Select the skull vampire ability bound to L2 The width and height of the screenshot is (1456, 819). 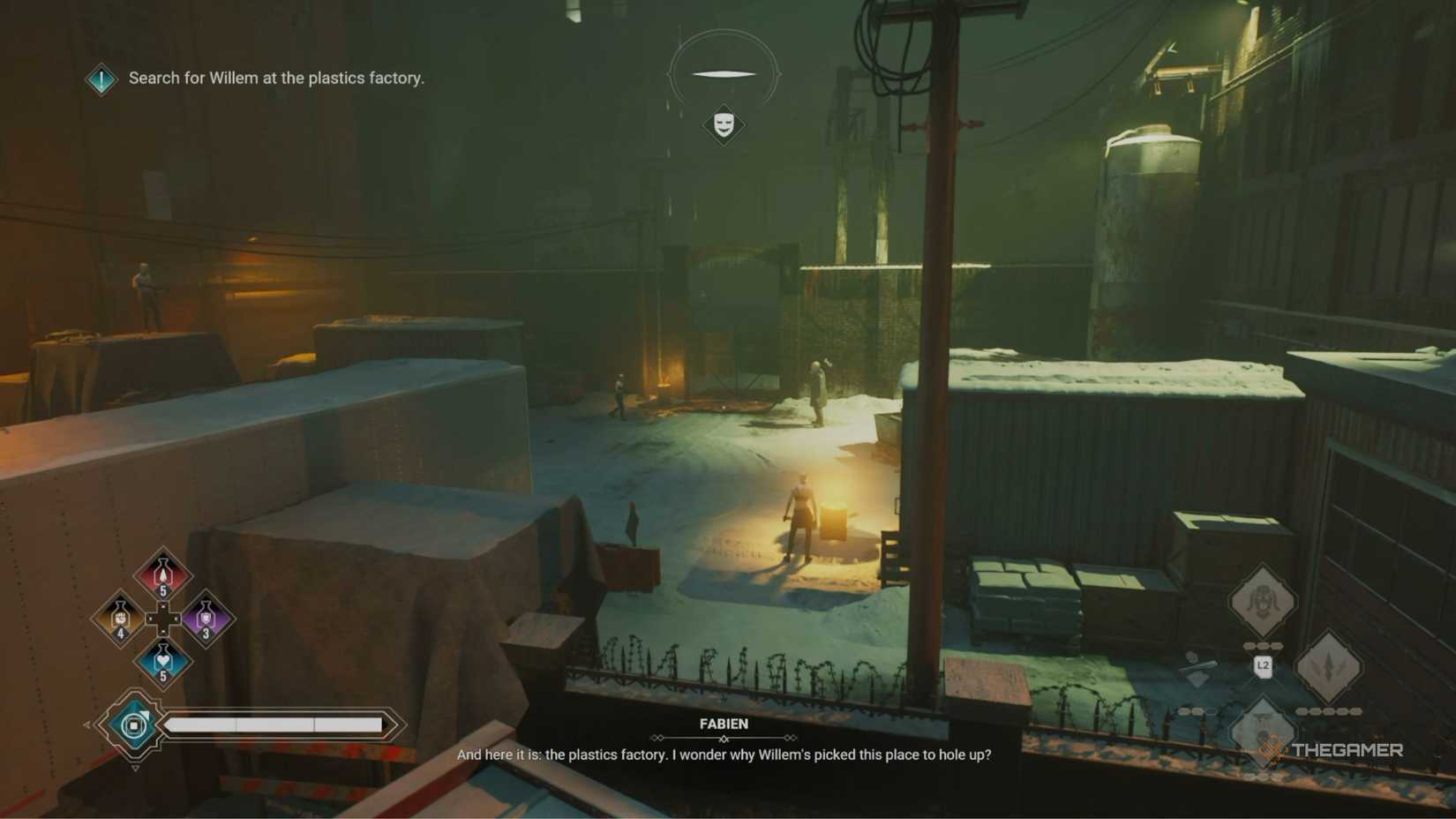coord(1263,601)
